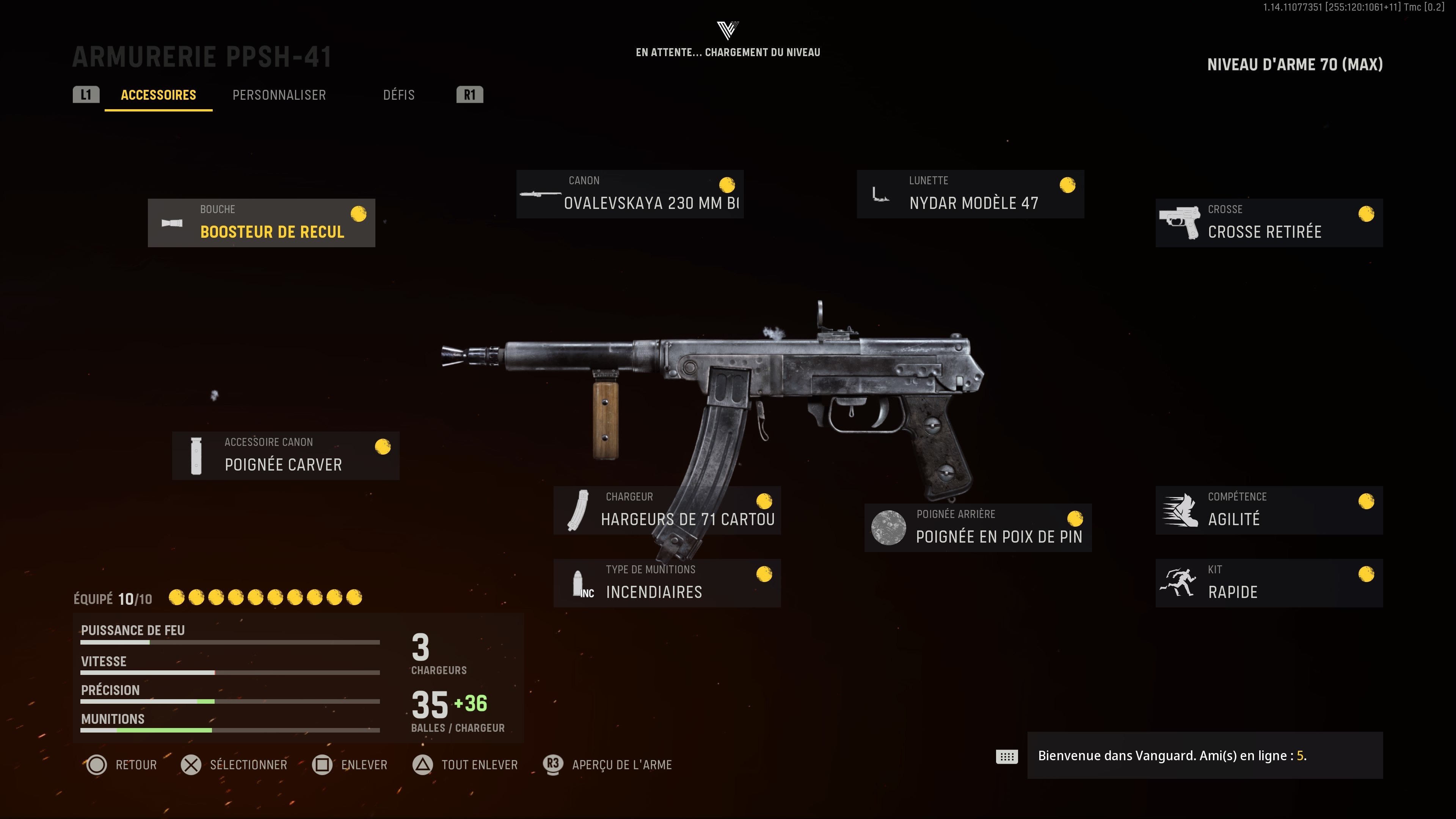Image resolution: width=1456 pixels, height=819 pixels.
Task: Select the Compétence Agilité slot
Action: [1269, 510]
